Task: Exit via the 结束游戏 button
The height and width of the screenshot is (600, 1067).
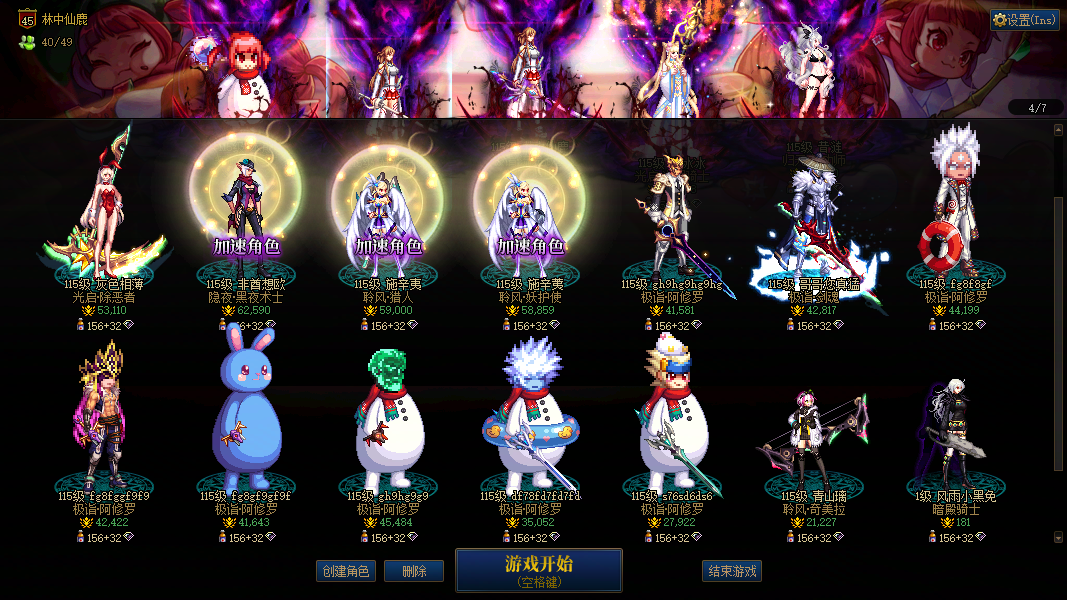Action: click(732, 571)
